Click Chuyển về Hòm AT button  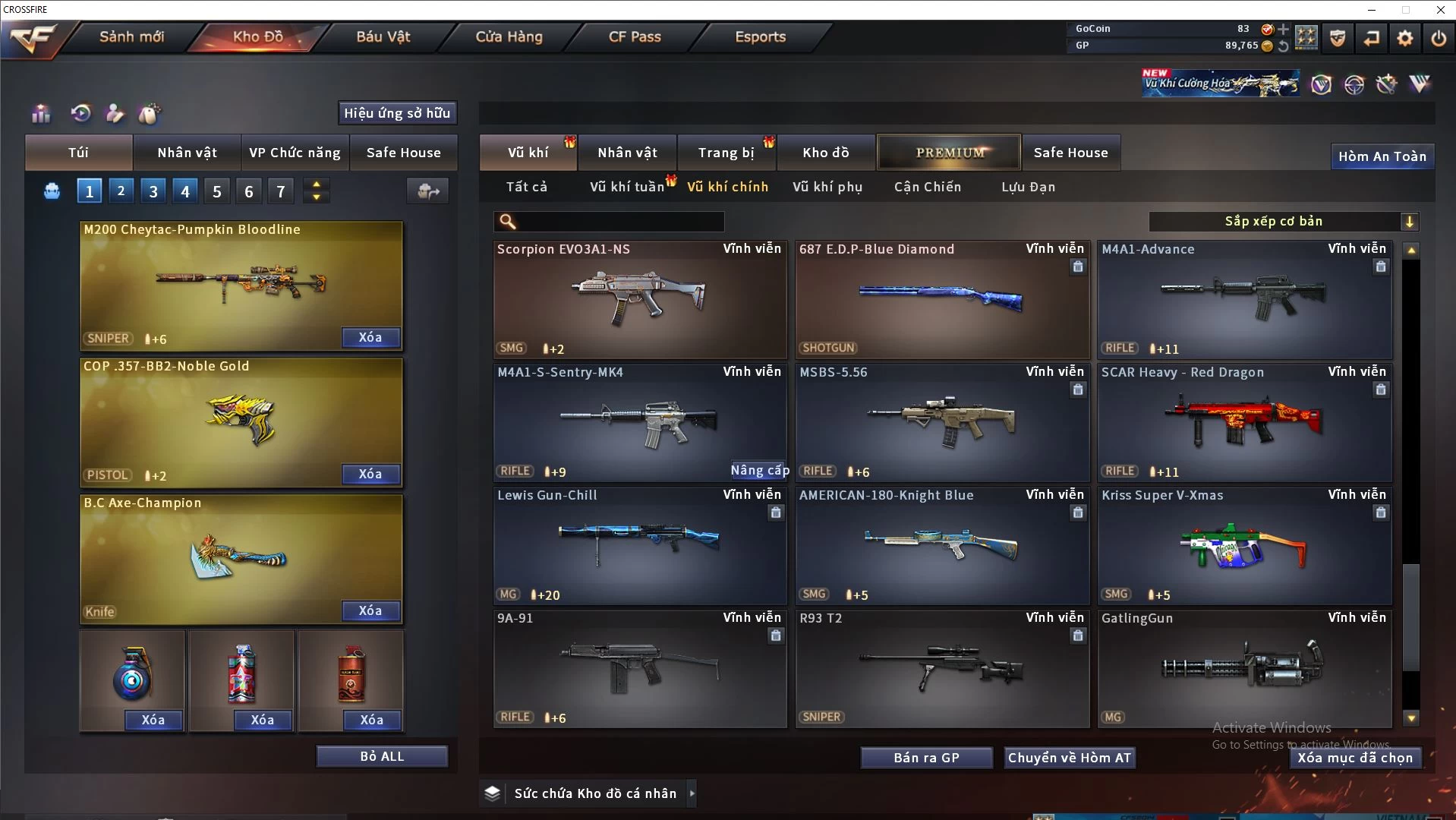click(x=1069, y=758)
